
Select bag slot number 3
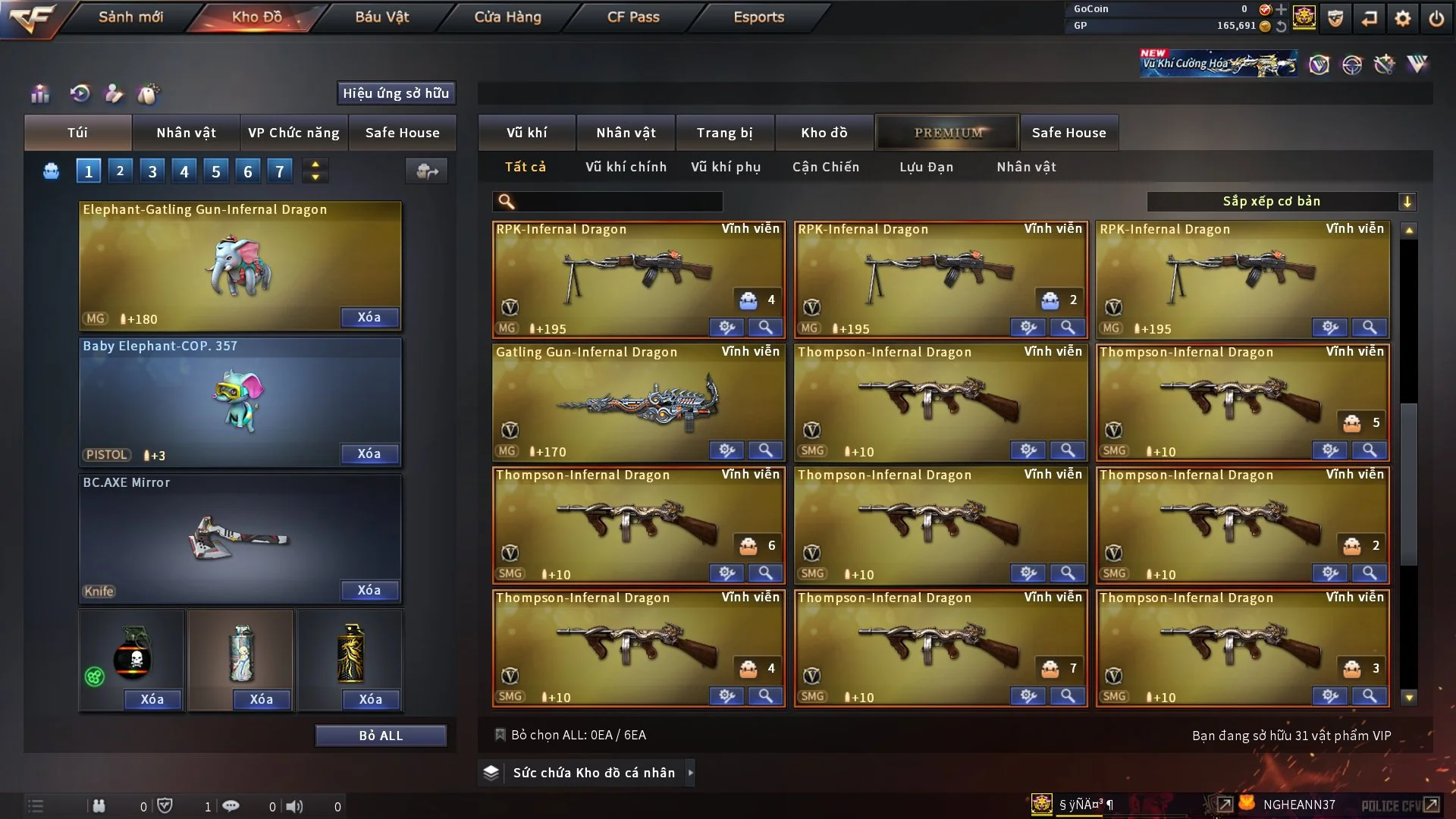(x=152, y=171)
